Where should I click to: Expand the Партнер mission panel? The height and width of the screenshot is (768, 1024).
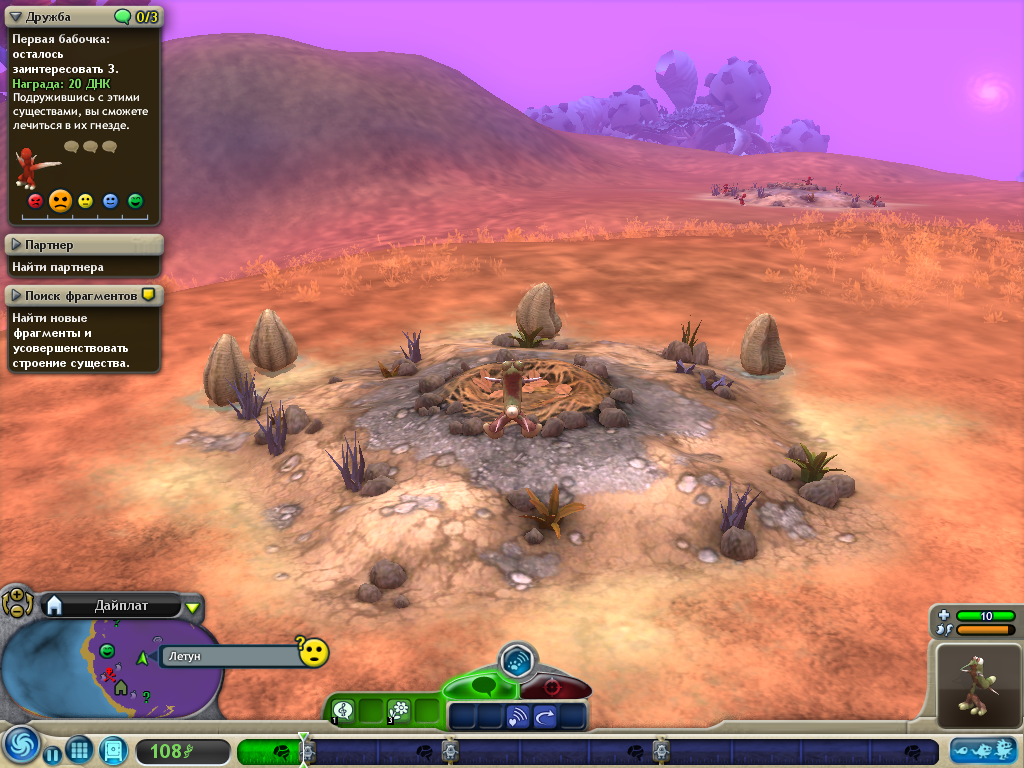click(15, 245)
